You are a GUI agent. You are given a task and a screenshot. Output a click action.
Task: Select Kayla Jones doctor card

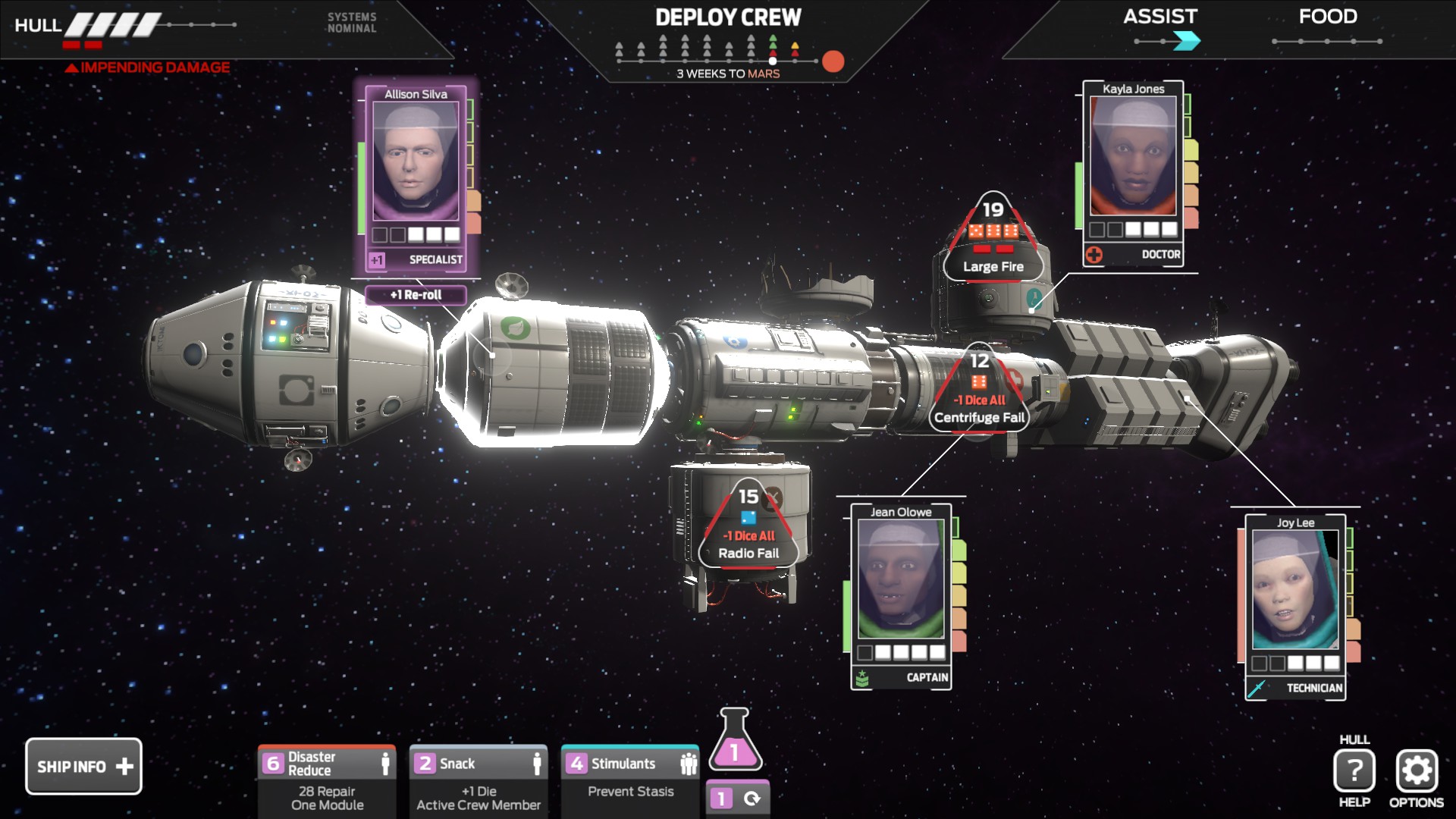[1133, 171]
